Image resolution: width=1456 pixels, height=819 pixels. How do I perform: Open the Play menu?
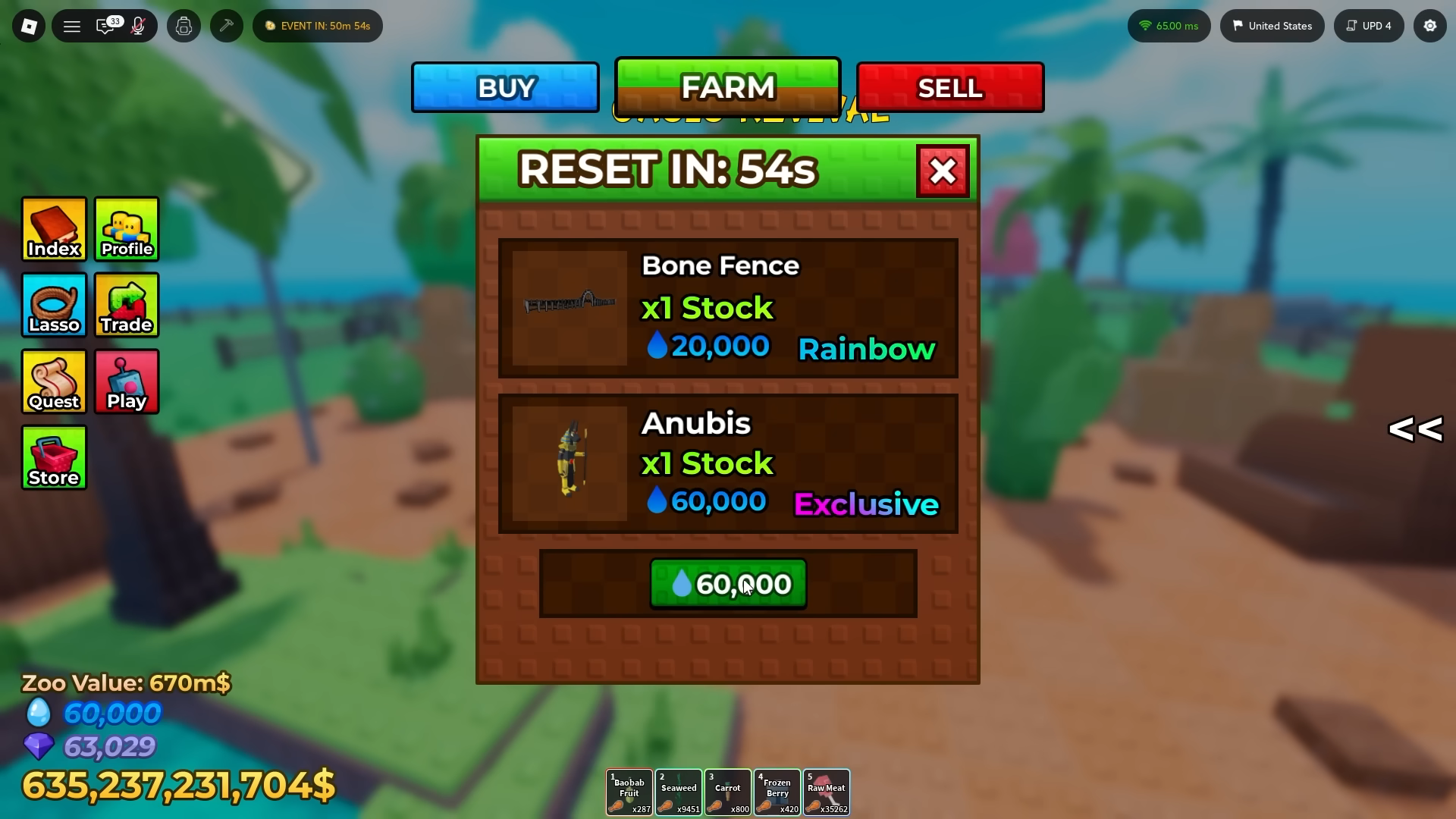[126, 381]
